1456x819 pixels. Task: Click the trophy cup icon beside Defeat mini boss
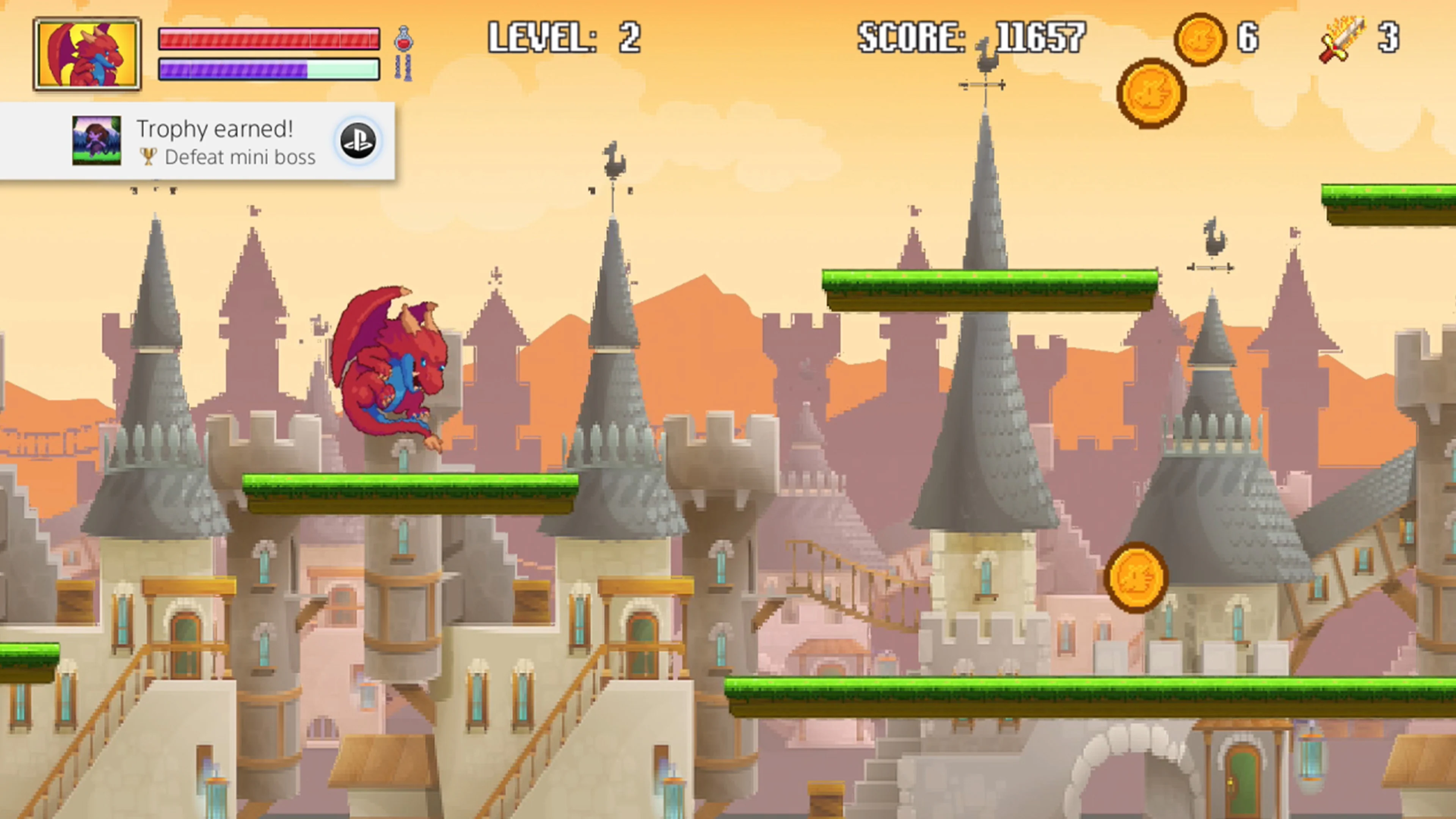click(x=148, y=157)
